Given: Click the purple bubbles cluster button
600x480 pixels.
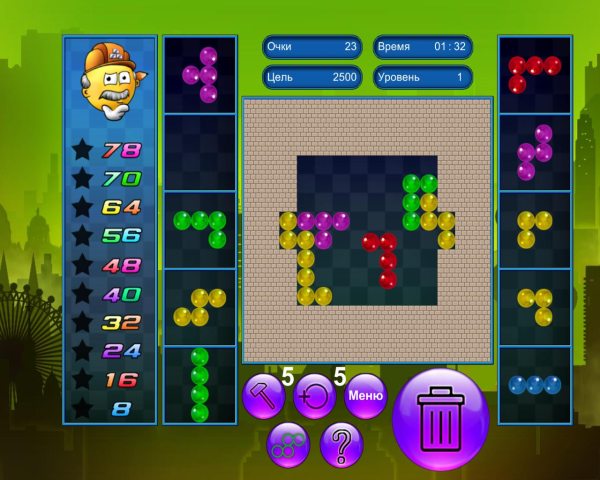Looking at the screenshot, I should 289,444.
